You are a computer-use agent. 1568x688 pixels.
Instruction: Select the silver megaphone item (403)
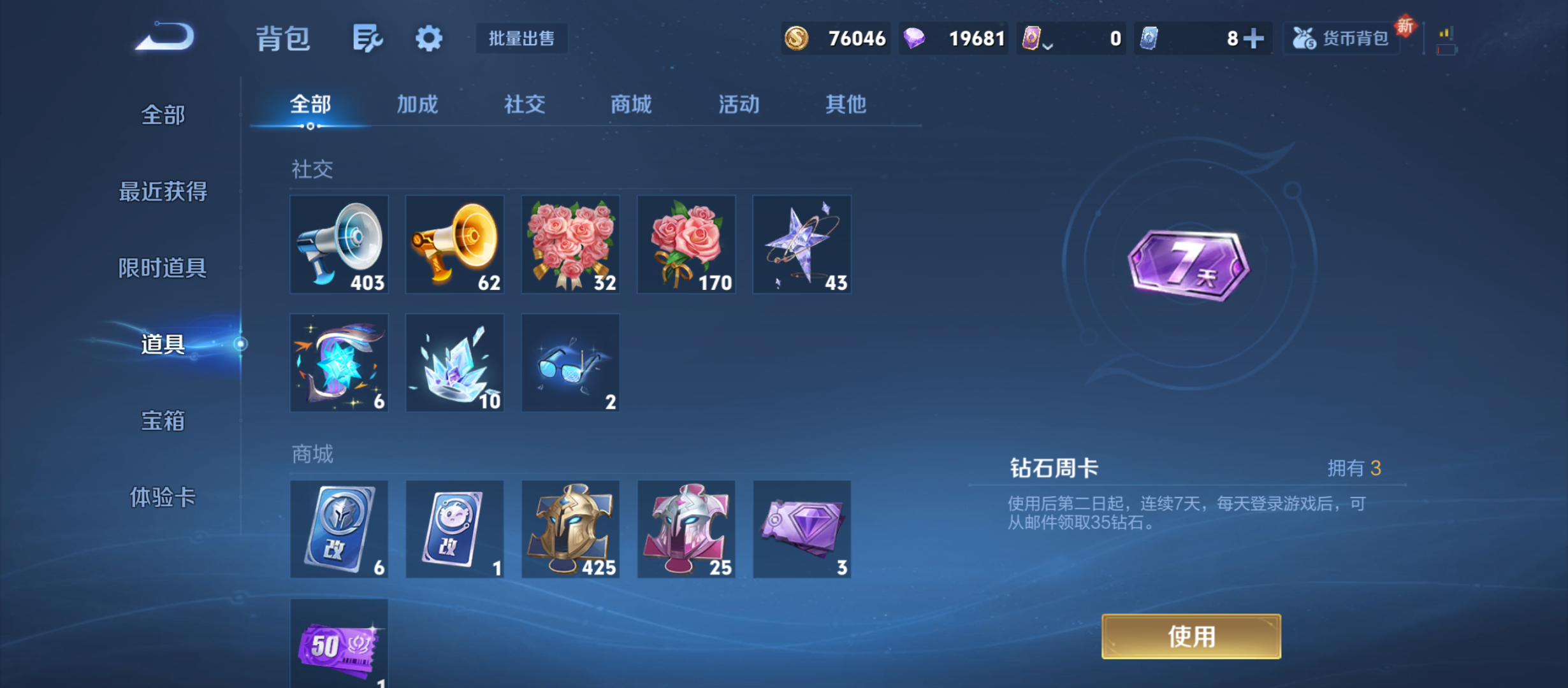coord(338,245)
